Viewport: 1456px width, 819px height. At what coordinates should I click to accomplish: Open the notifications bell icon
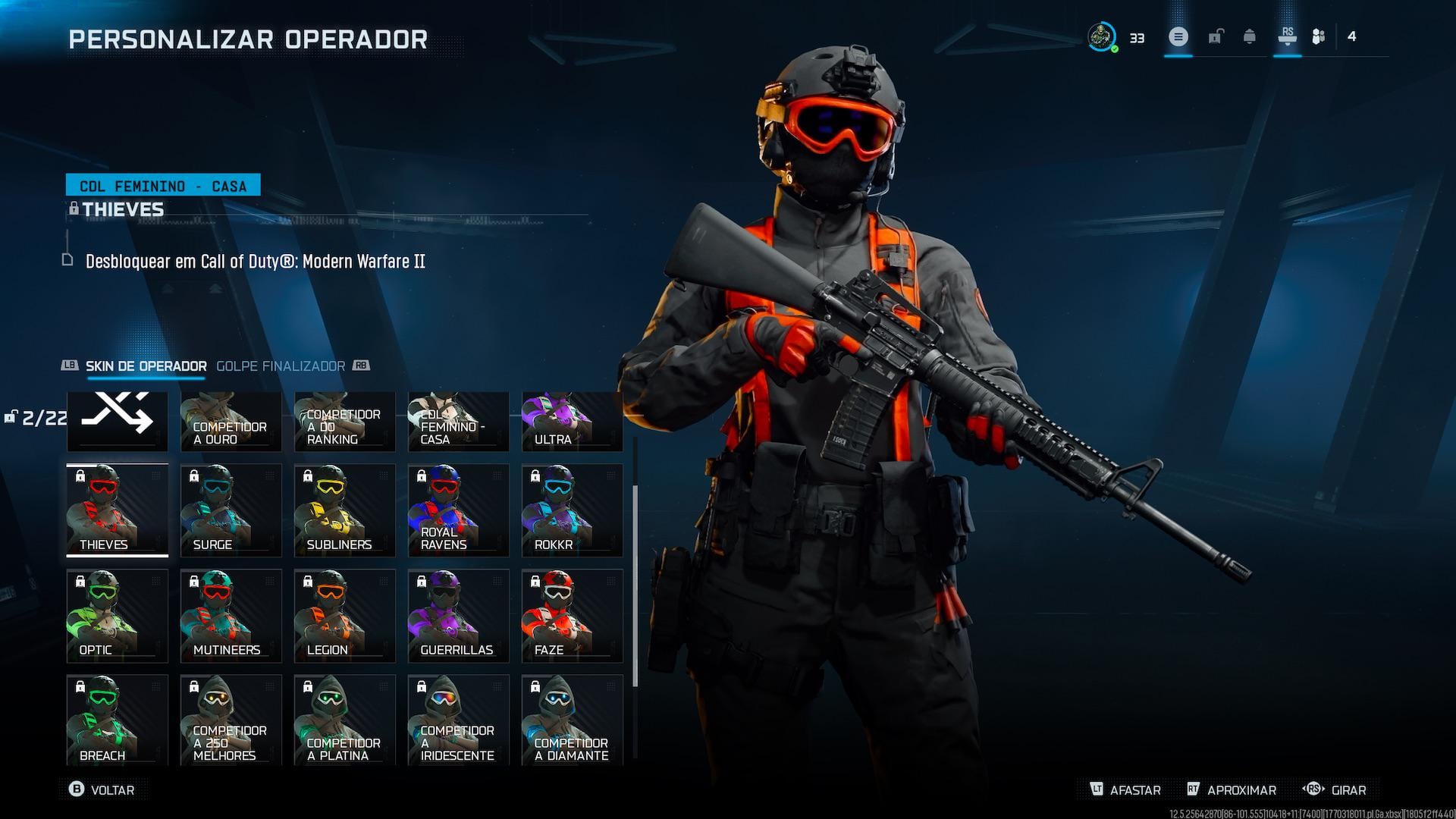[1250, 36]
